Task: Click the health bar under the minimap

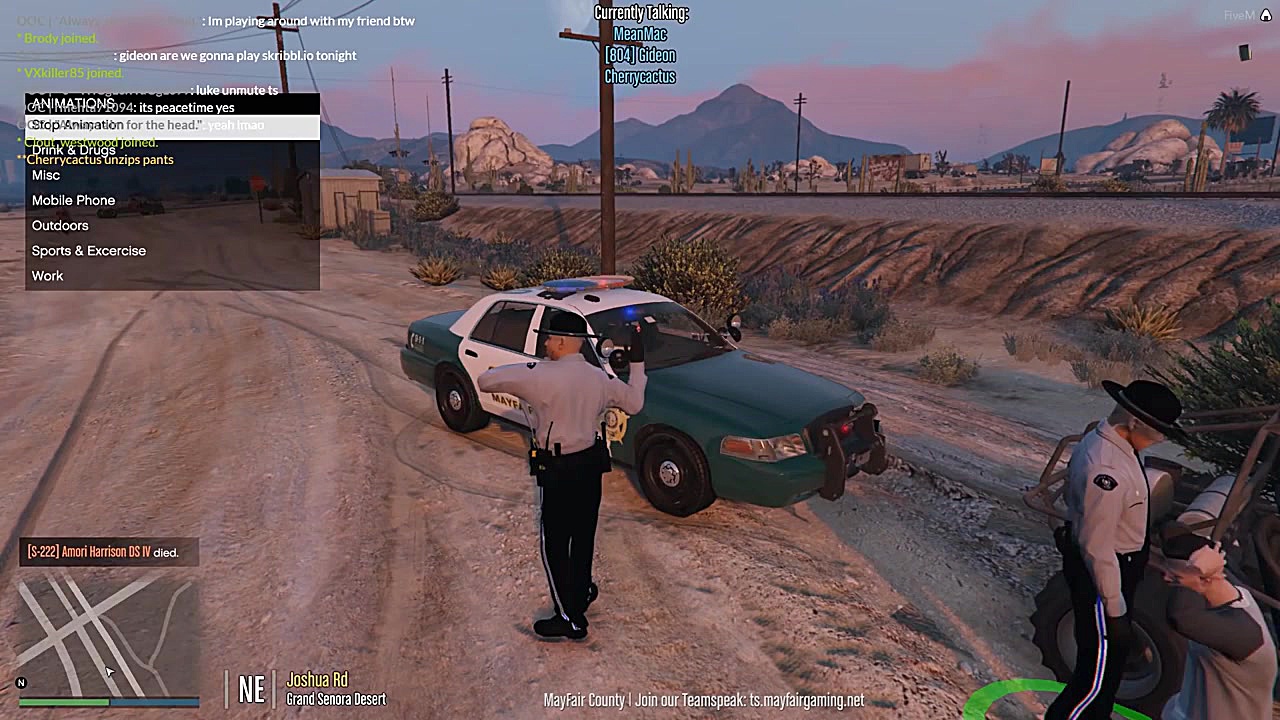Action: (65, 702)
